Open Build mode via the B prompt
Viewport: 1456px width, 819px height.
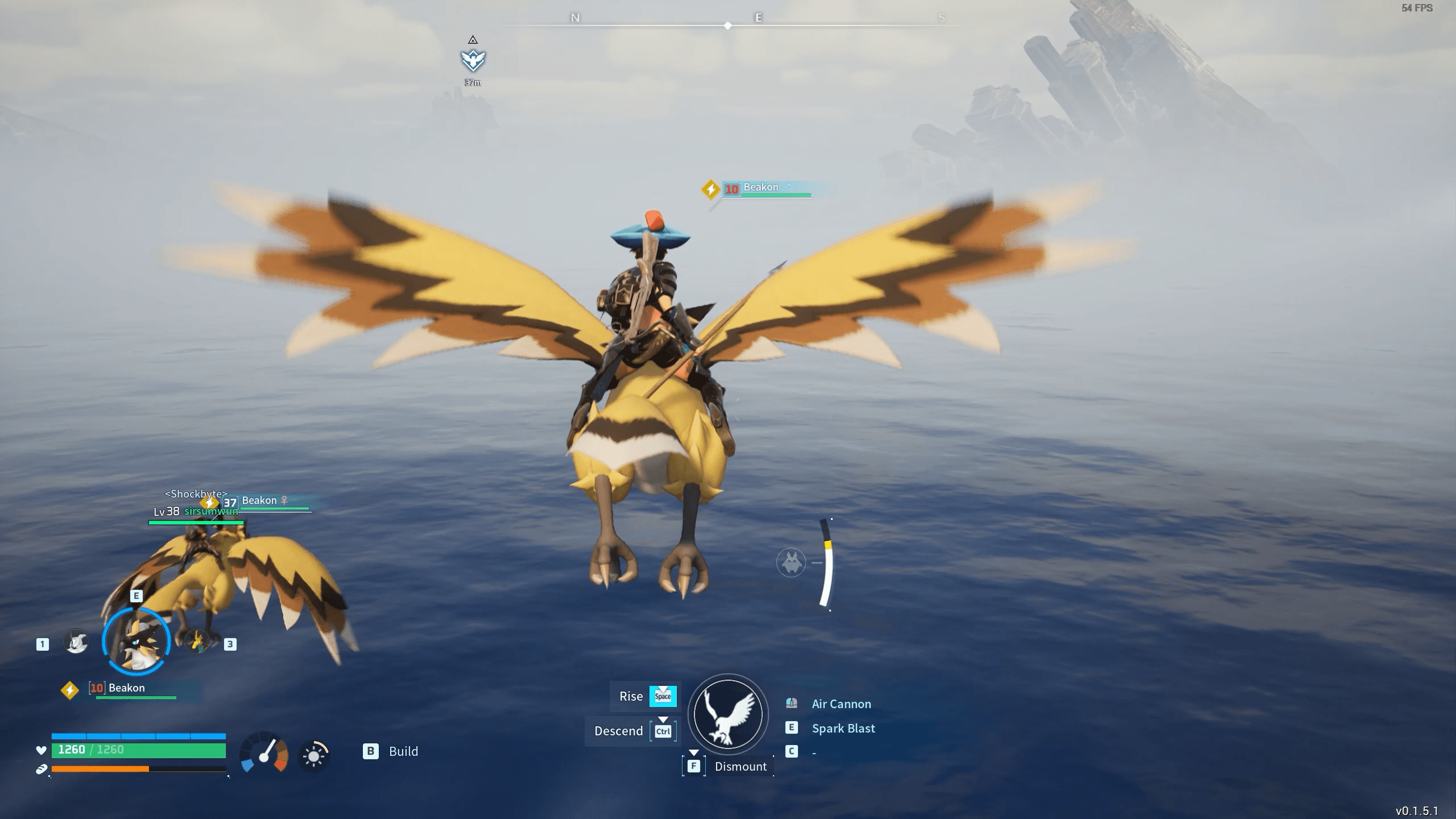(372, 751)
